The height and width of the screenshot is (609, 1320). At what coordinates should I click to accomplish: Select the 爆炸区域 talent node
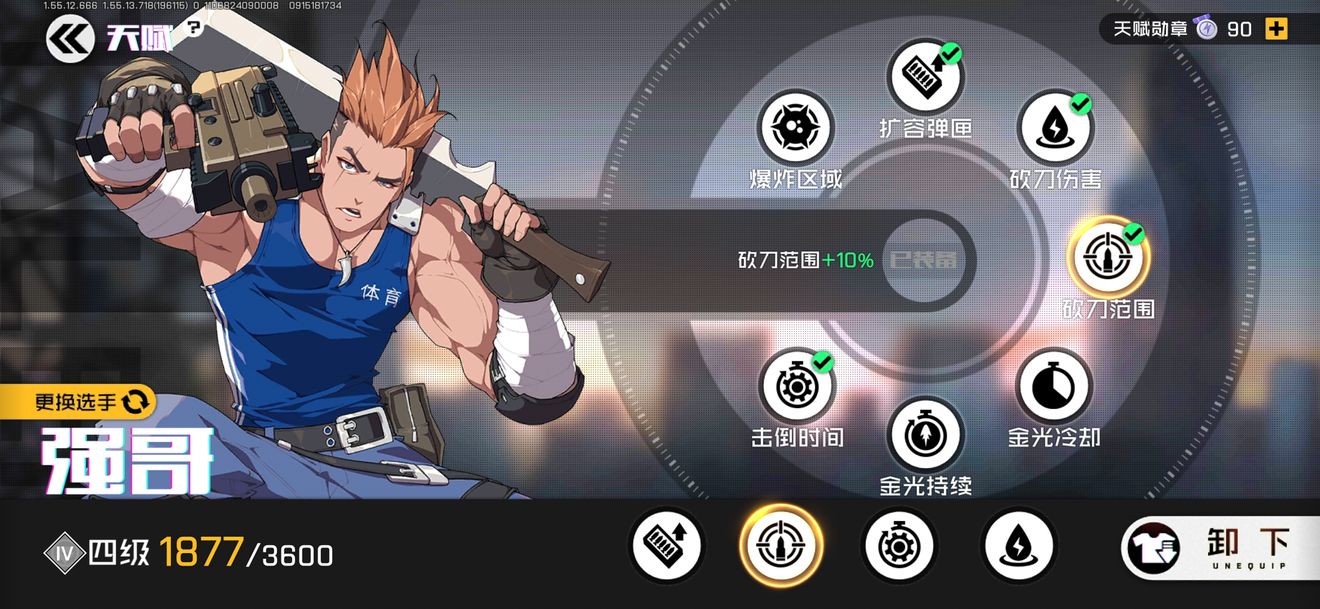click(x=796, y=128)
